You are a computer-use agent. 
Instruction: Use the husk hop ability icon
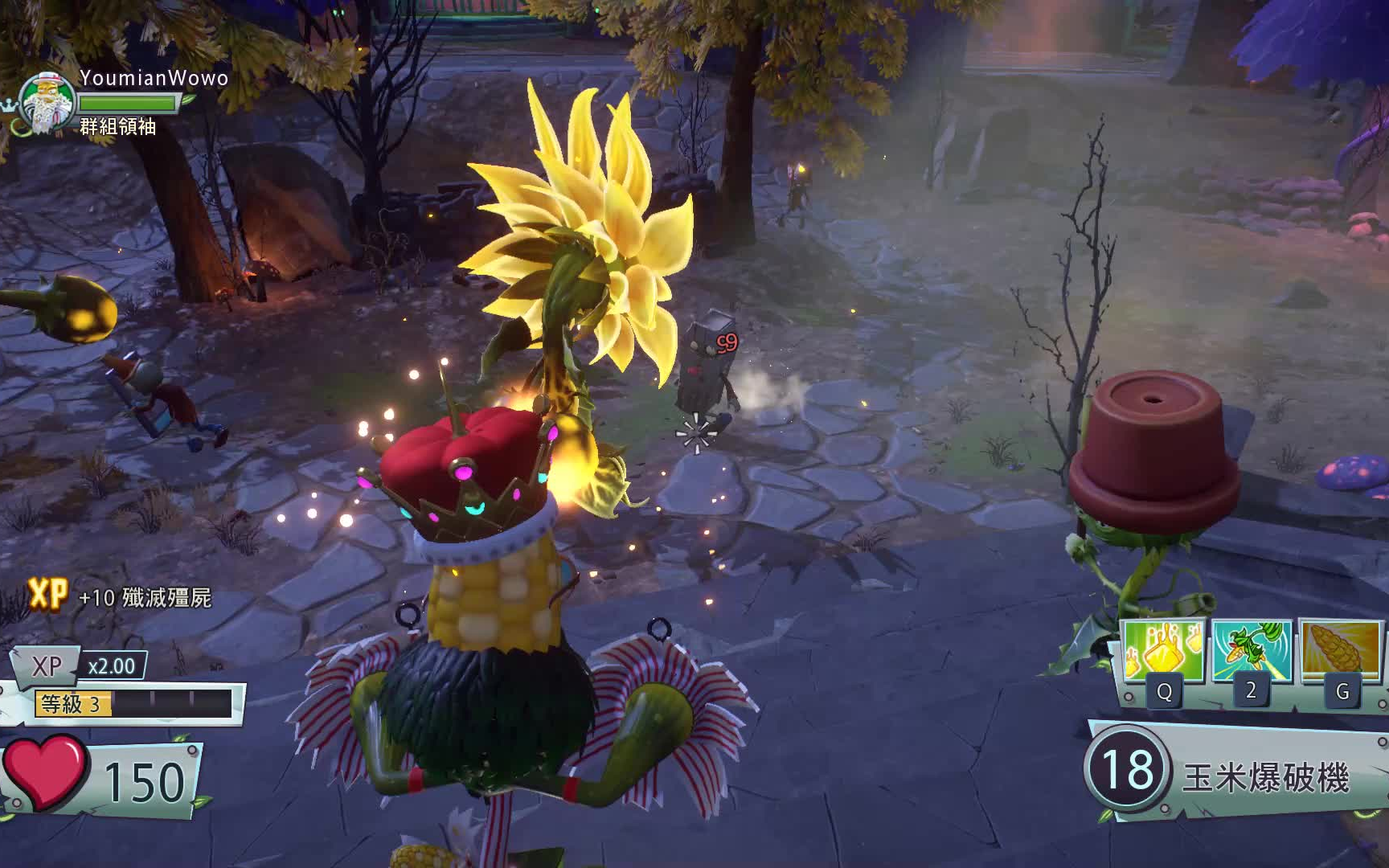(x=1251, y=650)
